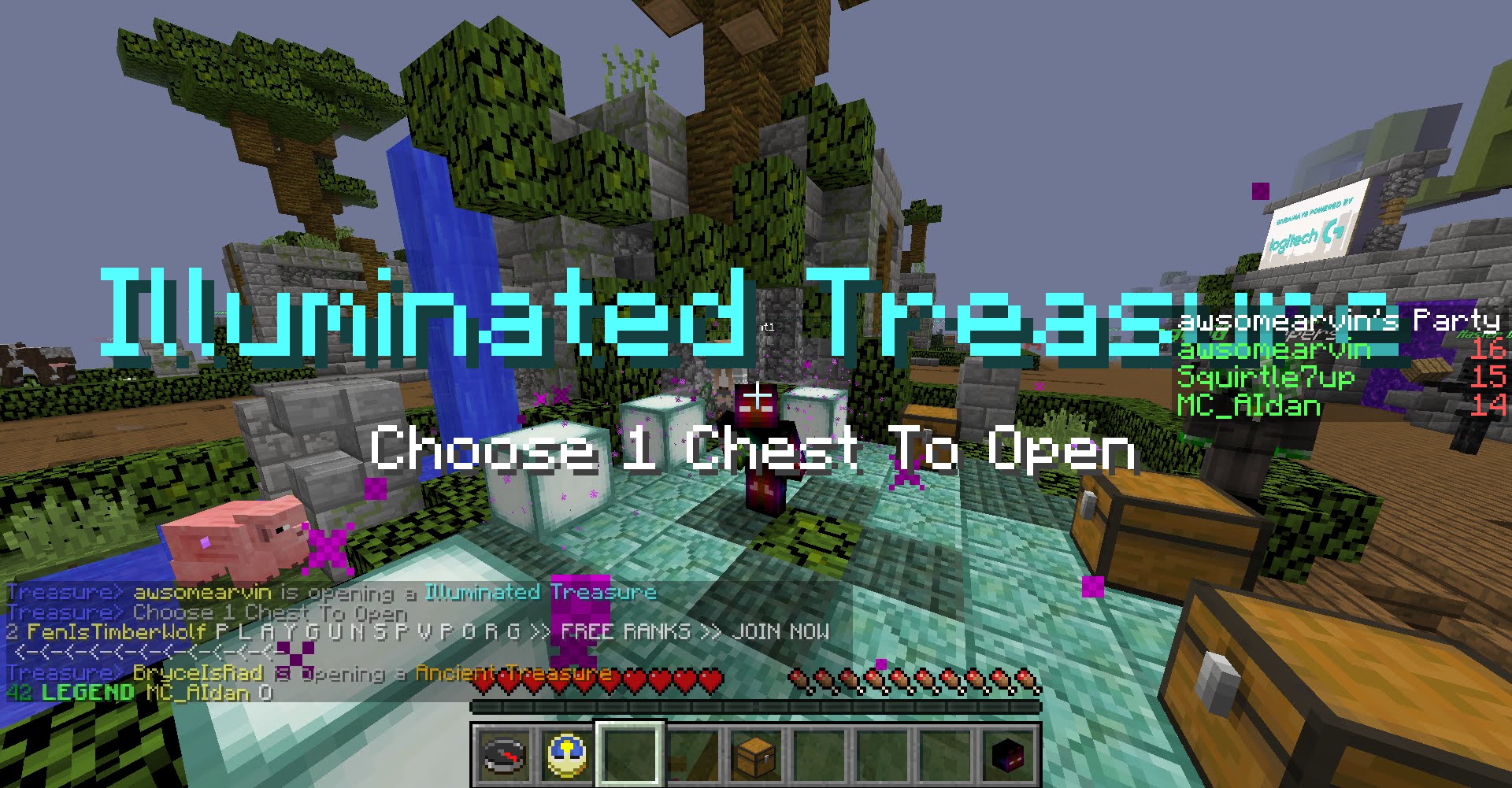Select the mystery box in the last hotbar slot
Screen dimensions: 1512x788
1010,757
